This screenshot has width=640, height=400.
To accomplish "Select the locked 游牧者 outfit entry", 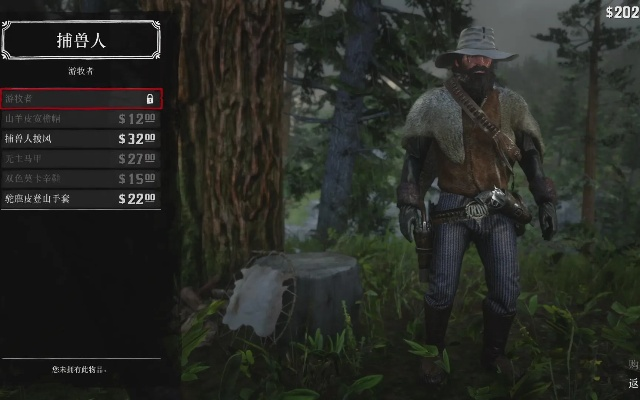I will [81, 99].
